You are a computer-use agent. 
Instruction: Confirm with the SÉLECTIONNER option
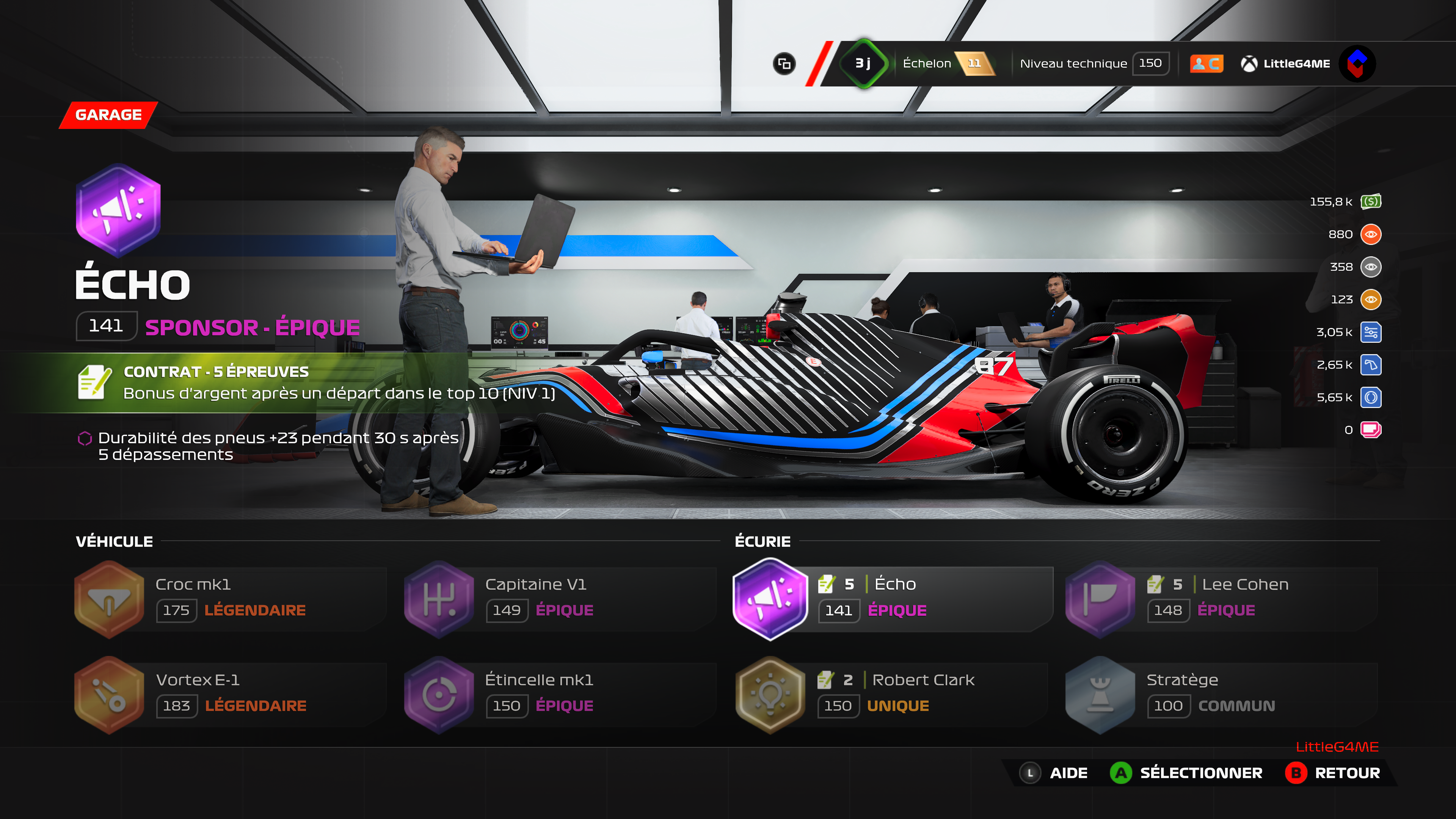click(1186, 773)
